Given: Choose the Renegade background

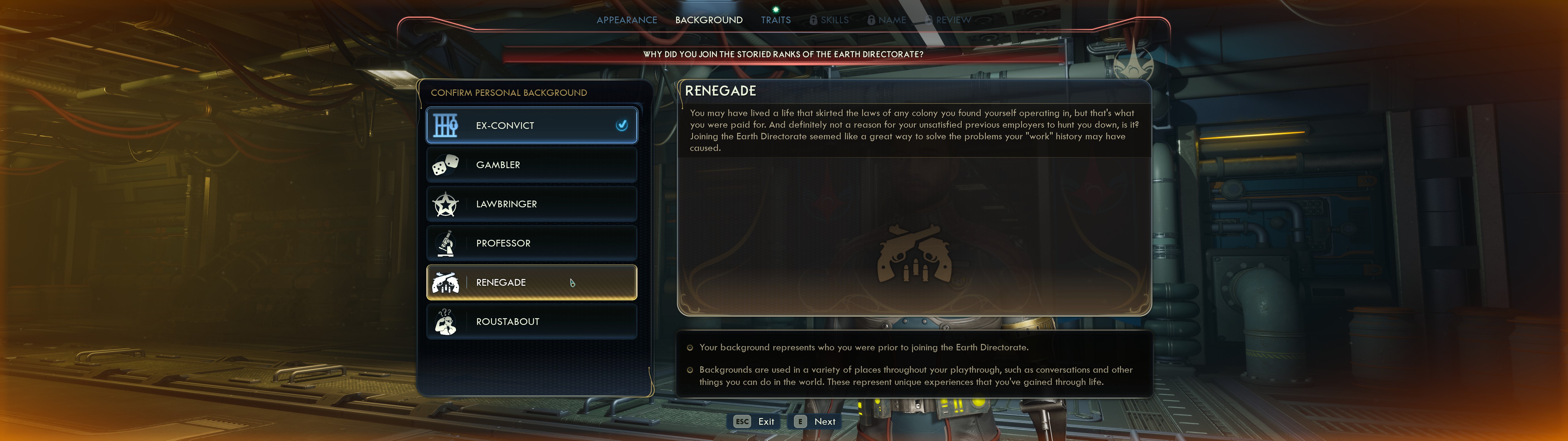Looking at the screenshot, I should click(x=531, y=283).
